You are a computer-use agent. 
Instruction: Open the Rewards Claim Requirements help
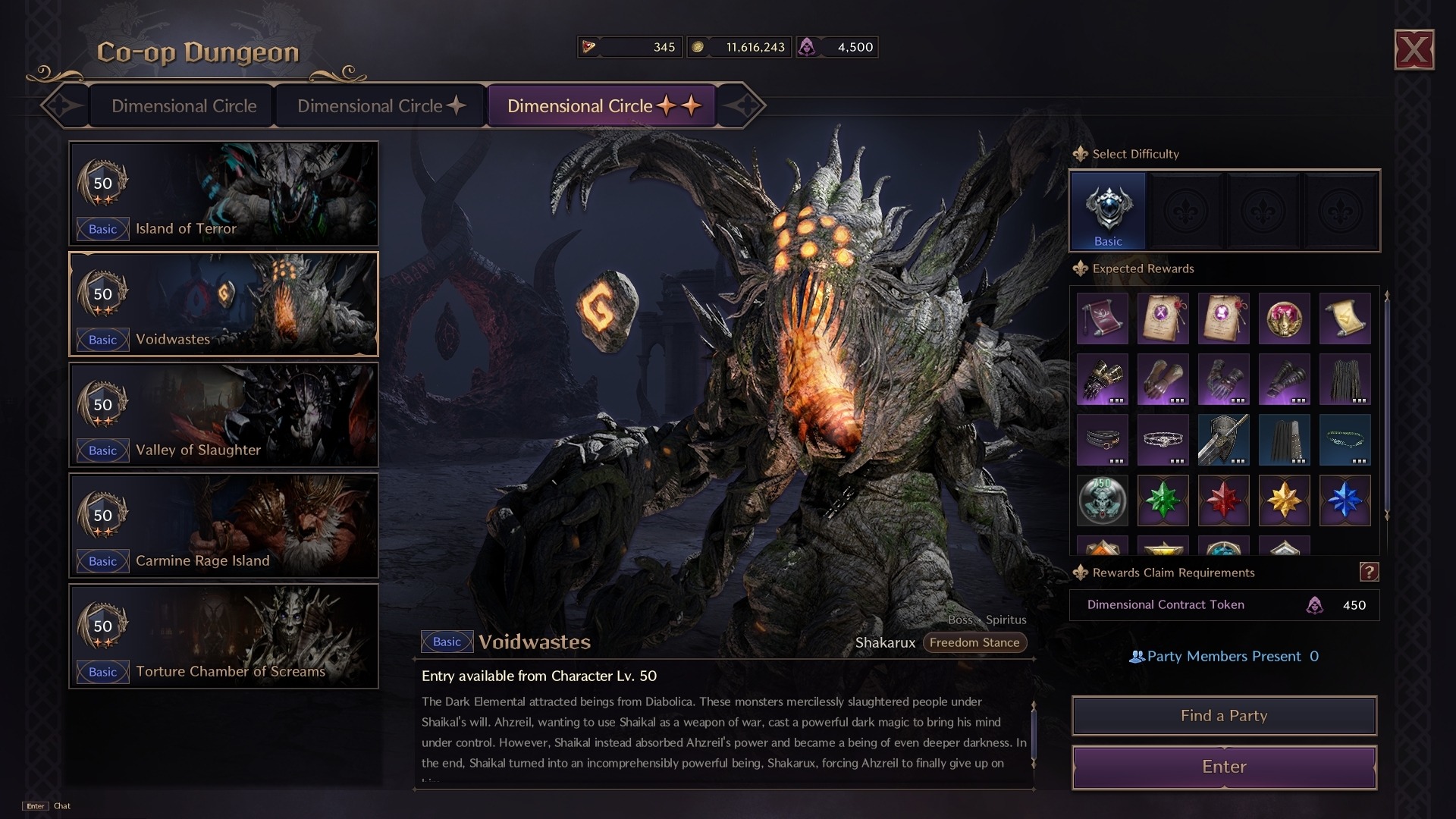coord(1368,573)
